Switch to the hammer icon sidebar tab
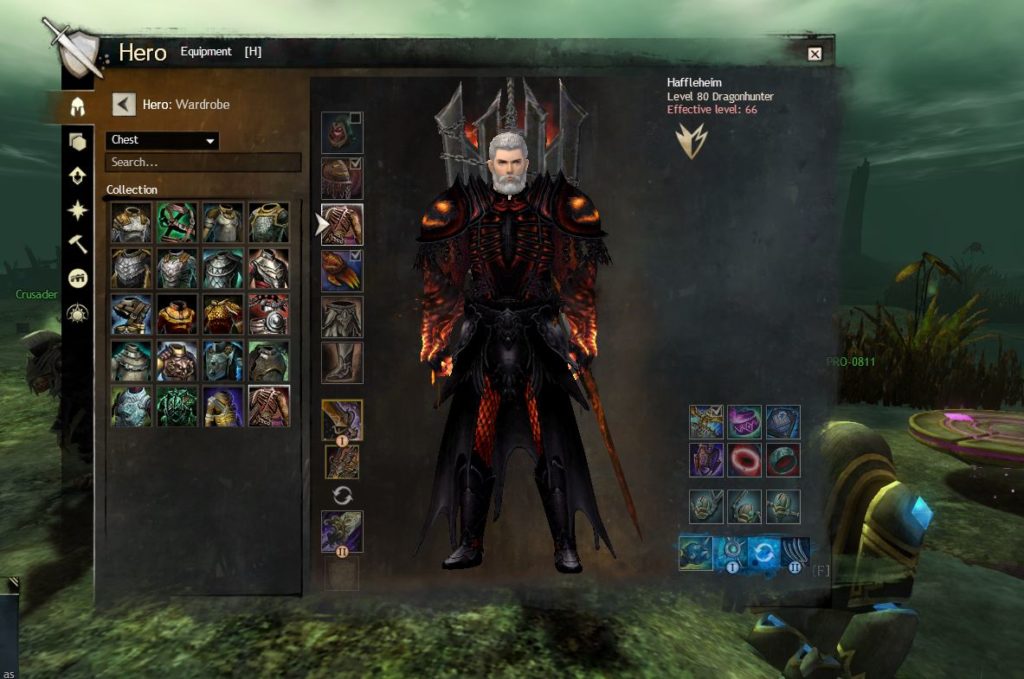The height and width of the screenshot is (679, 1024). 77,244
